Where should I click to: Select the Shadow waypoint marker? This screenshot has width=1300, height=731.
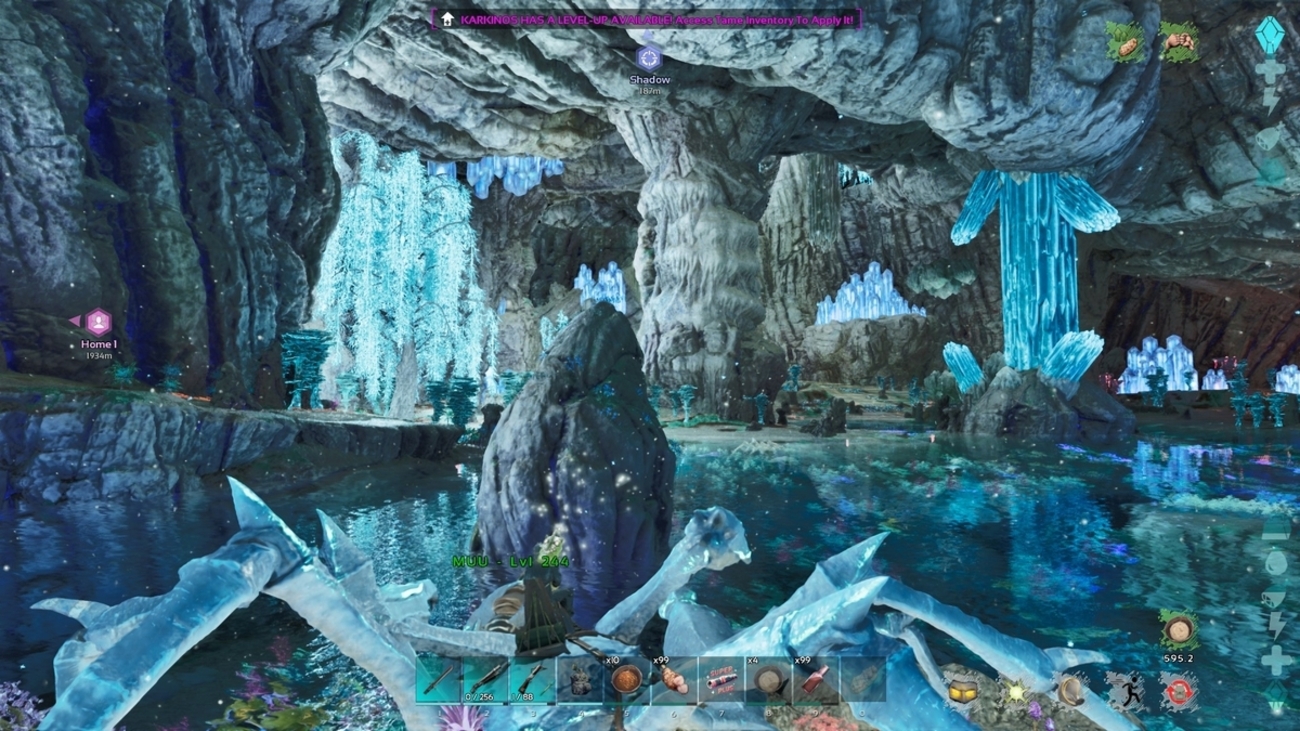tap(649, 58)
